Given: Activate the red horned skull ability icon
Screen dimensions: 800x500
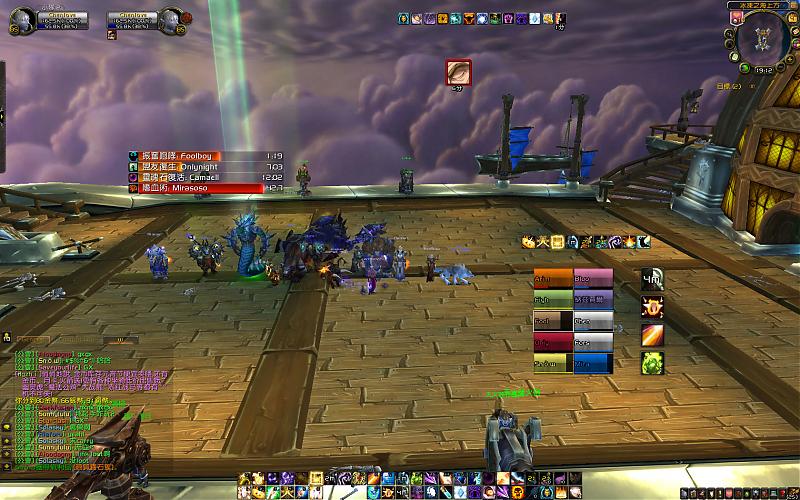Looking at the screenshot, I should pyautogui.click(x=652, y=307).
